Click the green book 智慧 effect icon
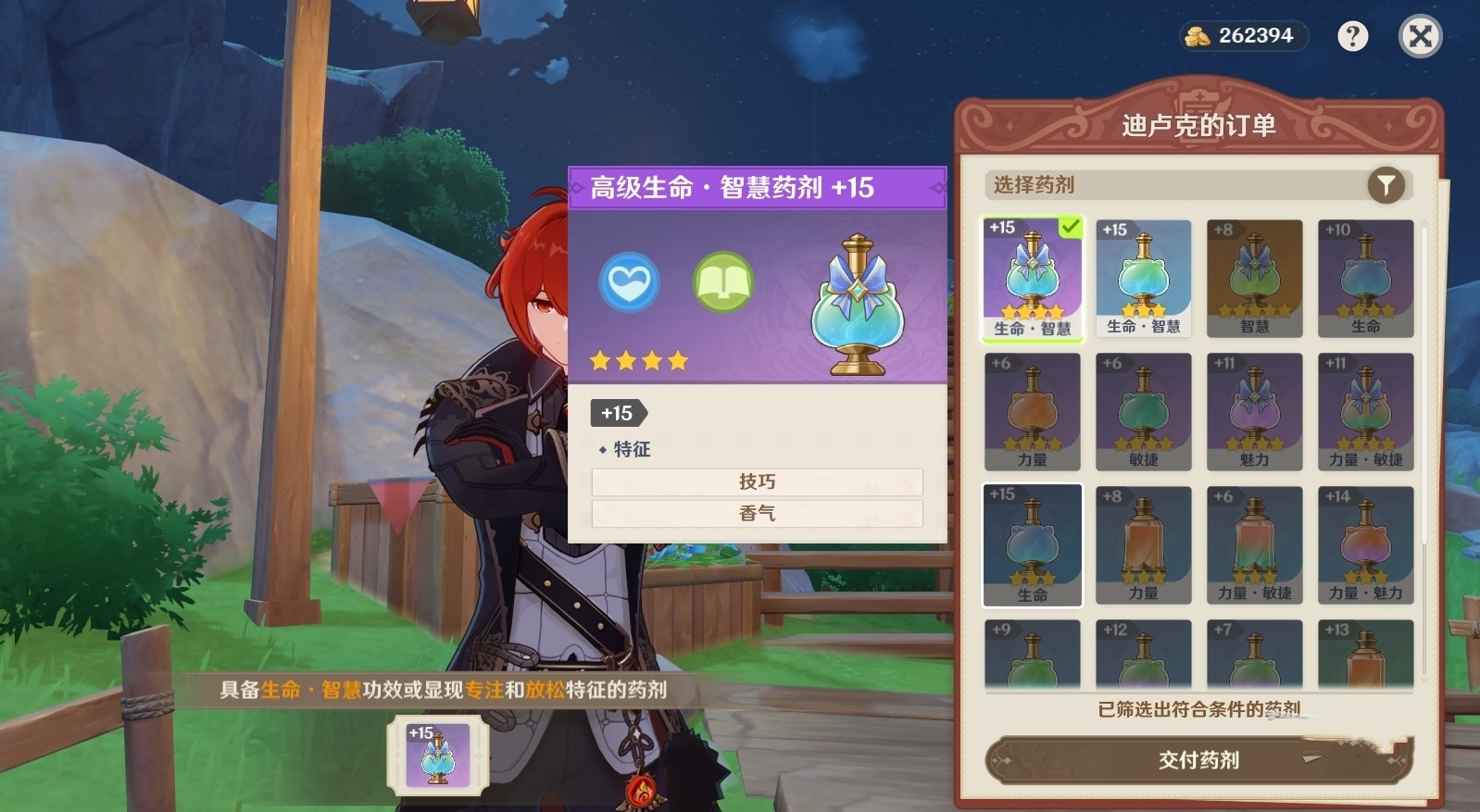This screenshot has height=812, width=1480. tap(722, 282)
